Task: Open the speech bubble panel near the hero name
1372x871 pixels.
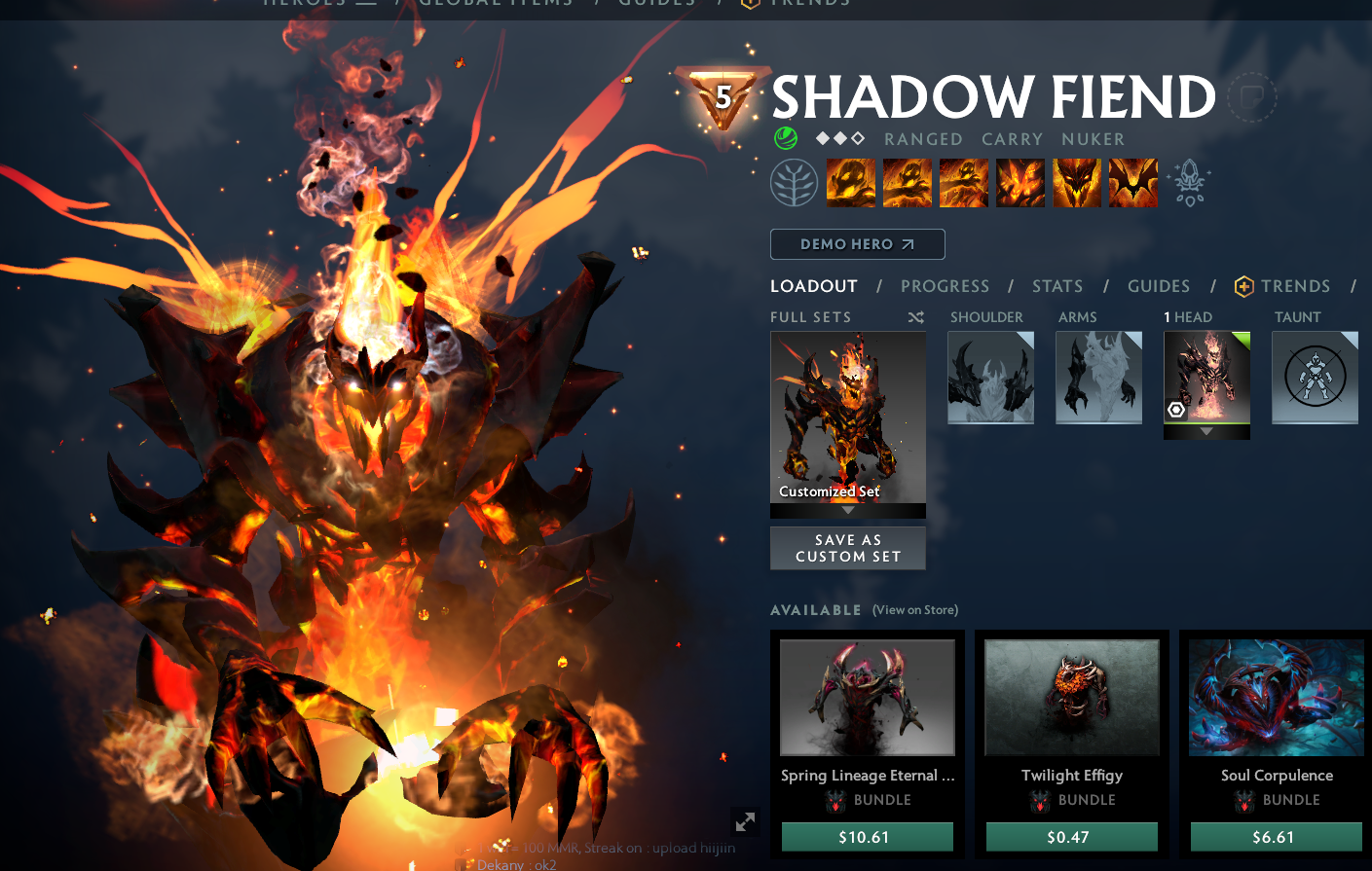Action: coord(1252,97)
